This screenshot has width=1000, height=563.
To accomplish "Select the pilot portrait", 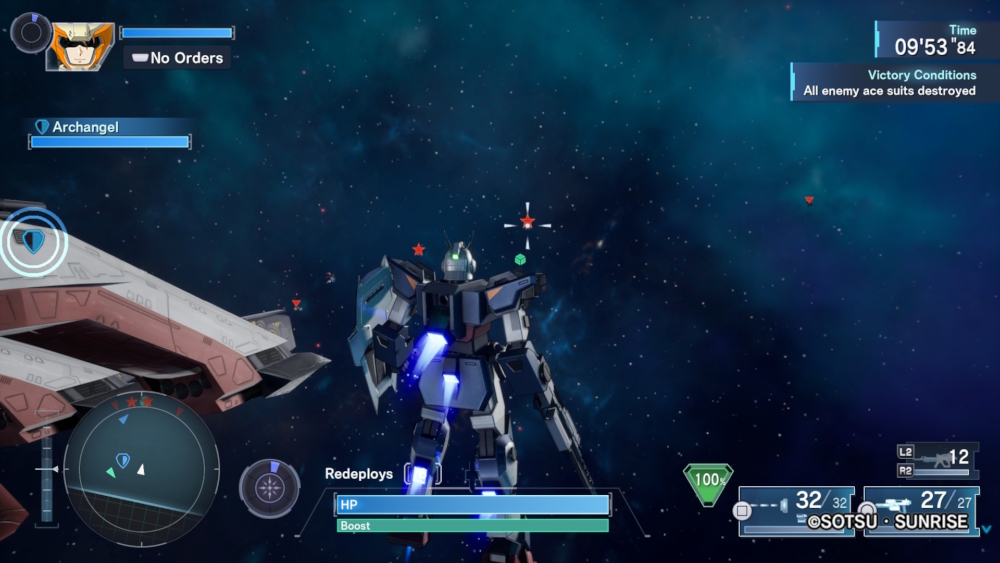I will 80,46.
